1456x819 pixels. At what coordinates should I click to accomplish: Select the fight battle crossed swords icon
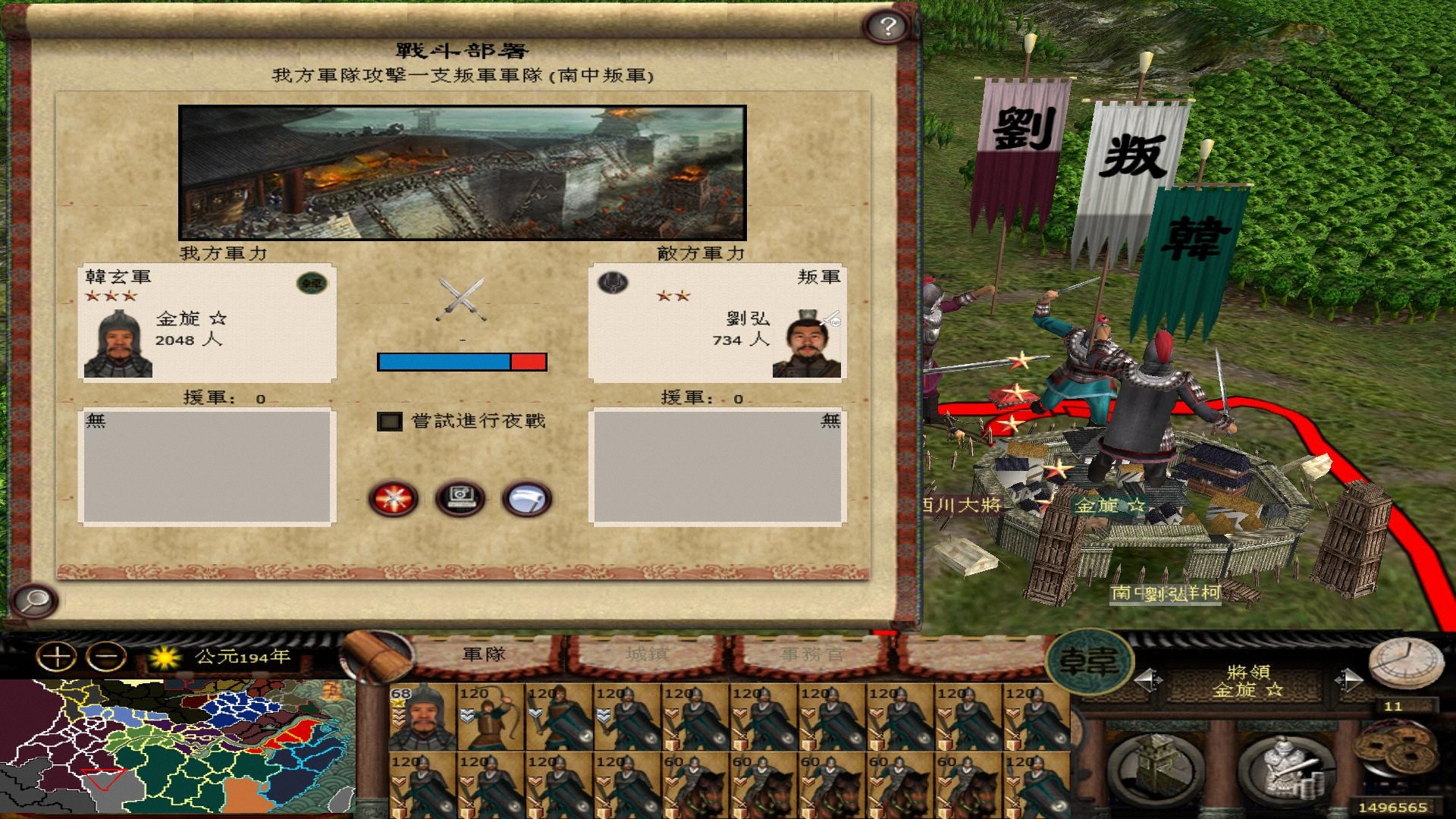[394, 498]
